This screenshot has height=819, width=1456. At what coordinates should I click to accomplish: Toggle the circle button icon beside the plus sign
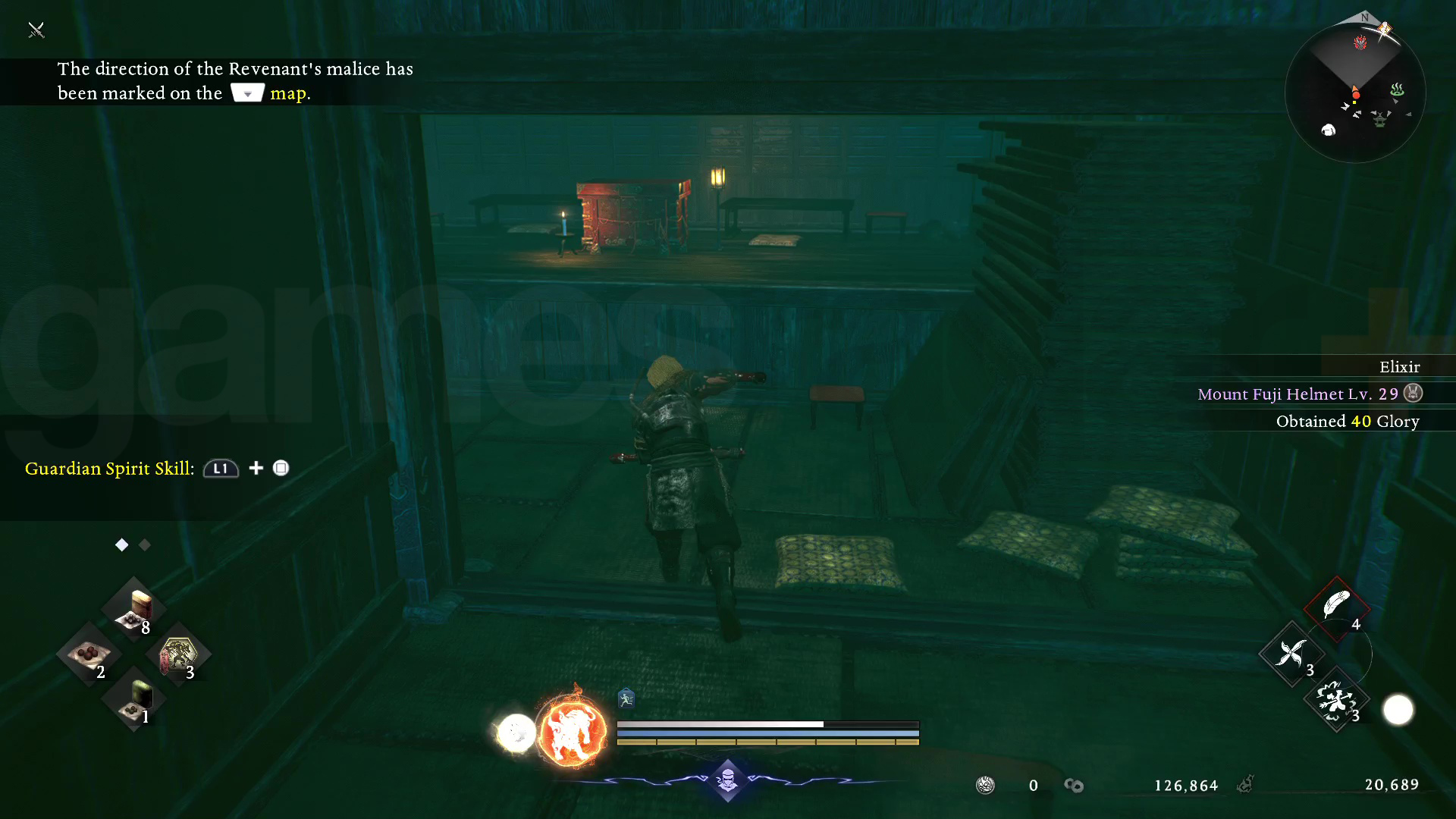(281, 469)
